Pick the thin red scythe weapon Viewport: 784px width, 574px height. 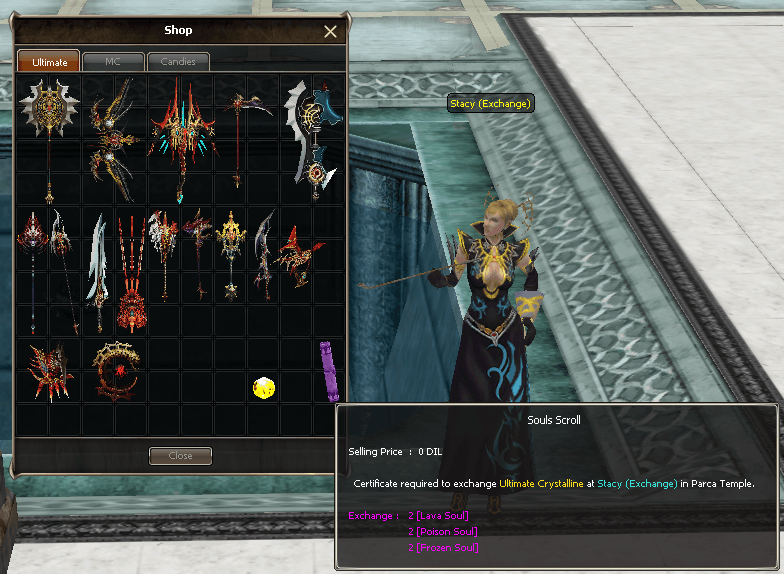[239, 135]
